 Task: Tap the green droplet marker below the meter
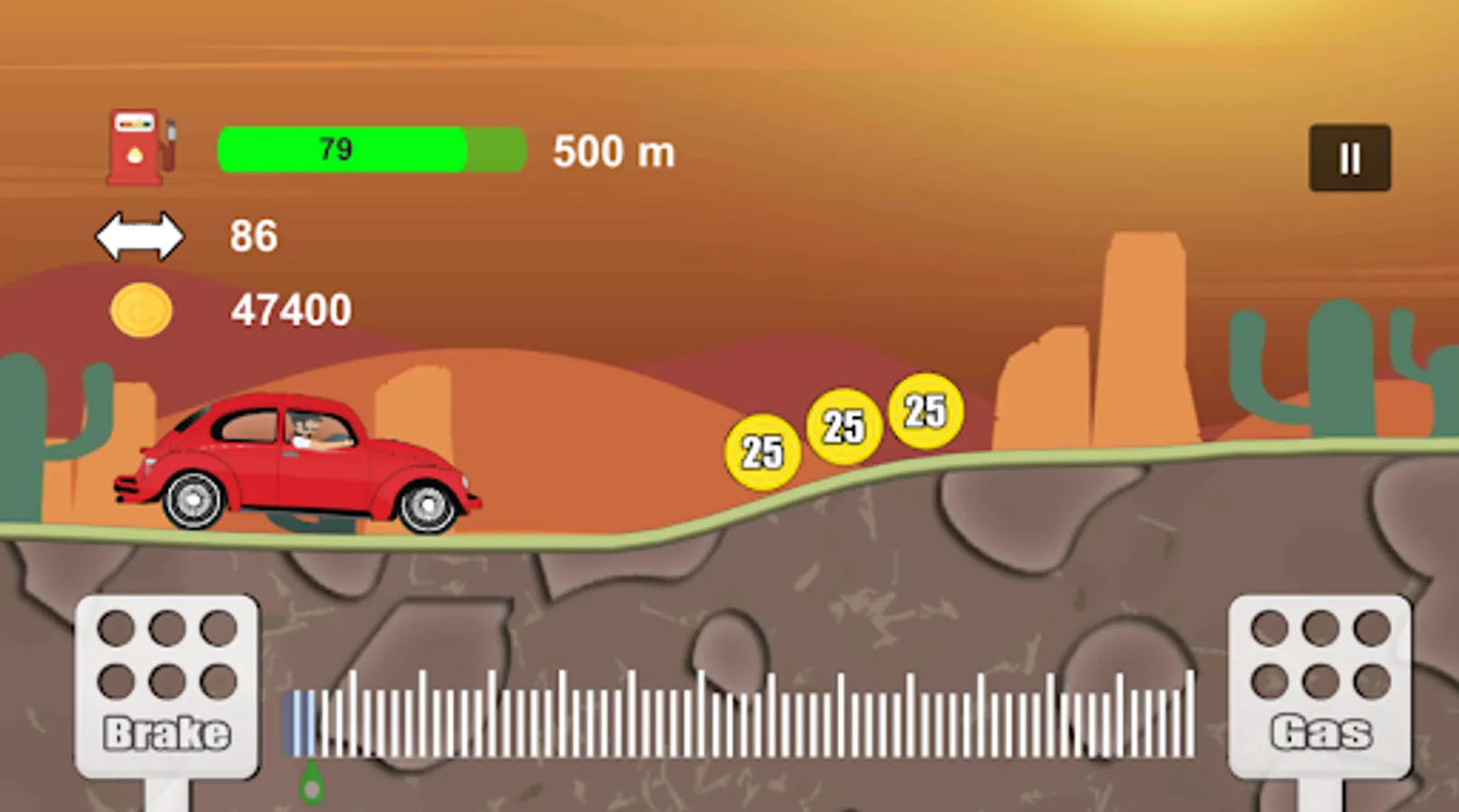pyautogui.click(x=310, y=780)
